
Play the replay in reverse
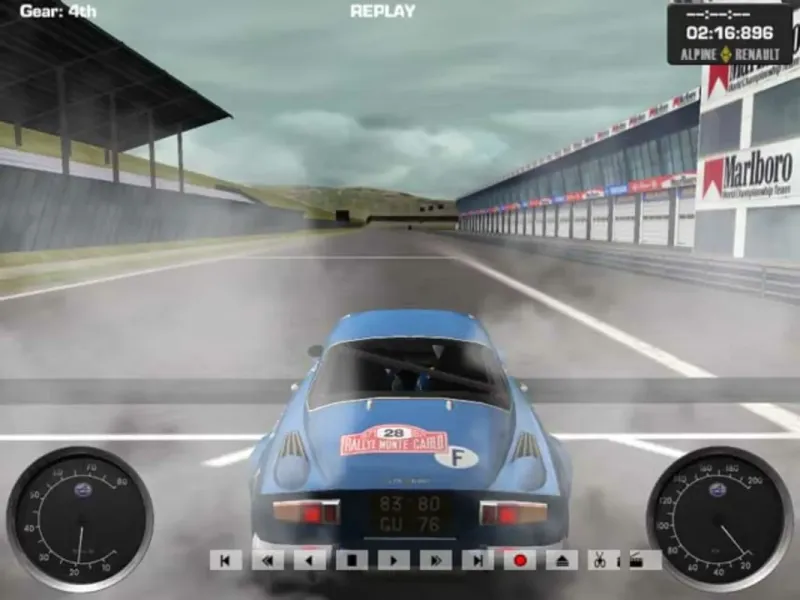[310, 560]
